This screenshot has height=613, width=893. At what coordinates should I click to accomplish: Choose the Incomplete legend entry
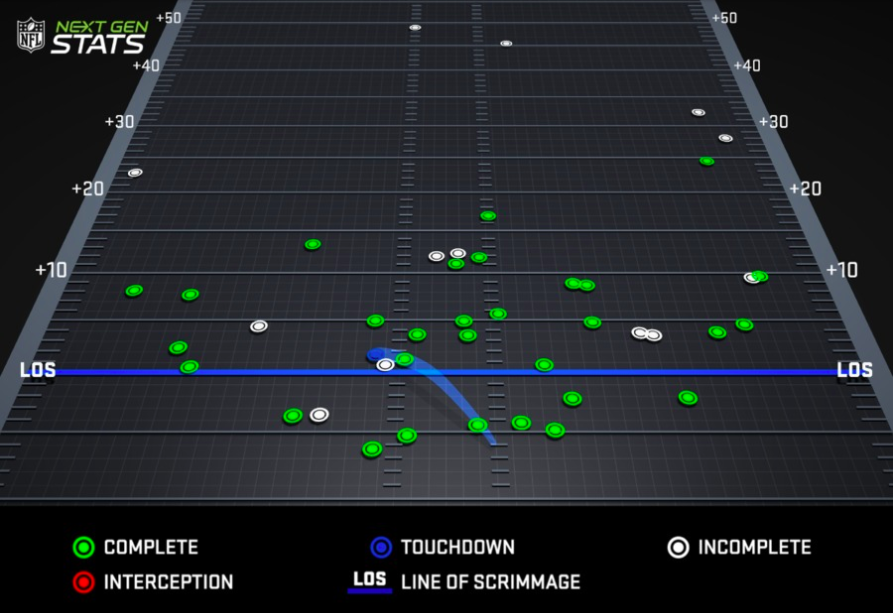click(739, 547)
